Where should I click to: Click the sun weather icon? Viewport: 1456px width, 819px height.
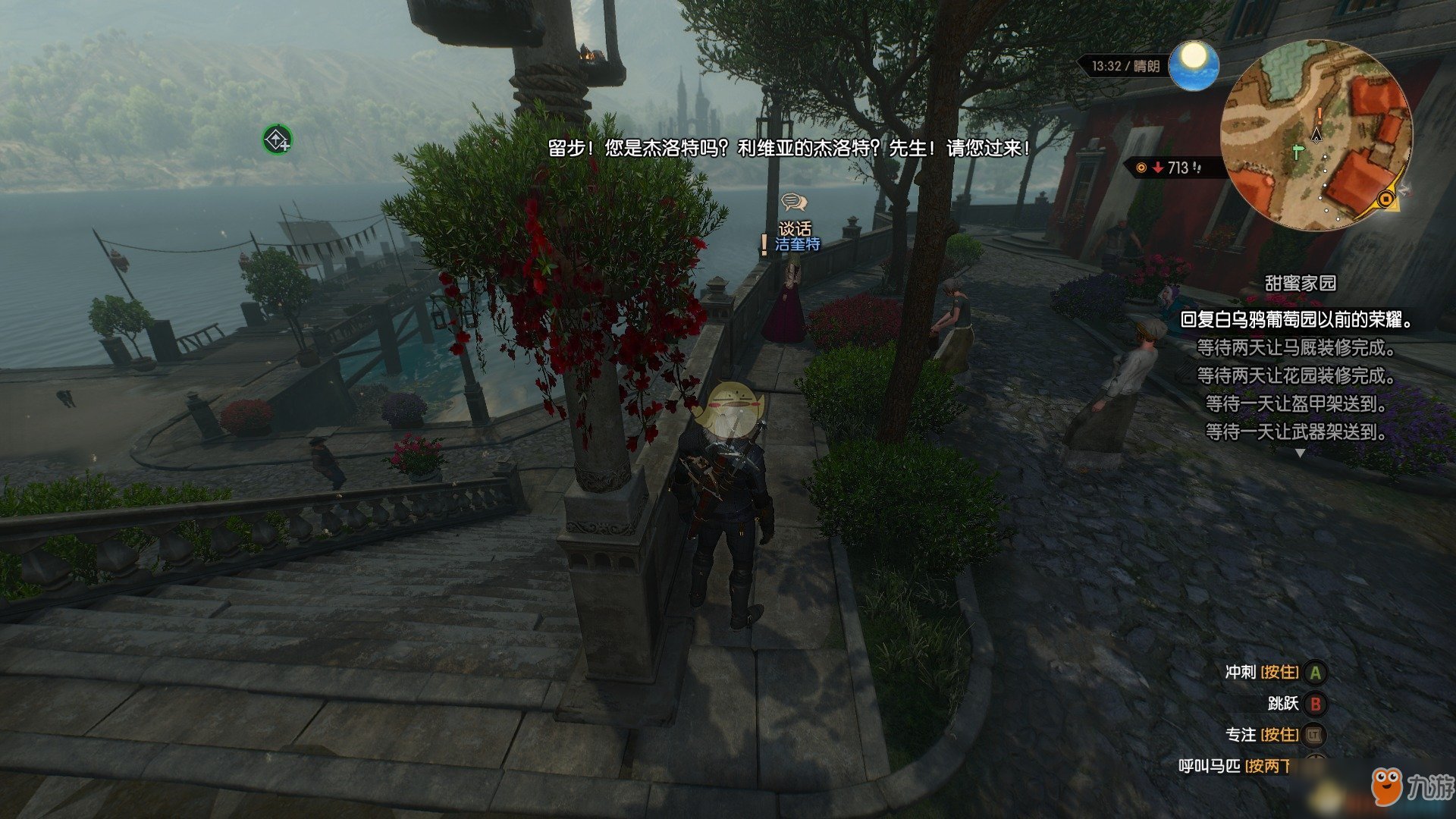click(x=1194, y=64)
